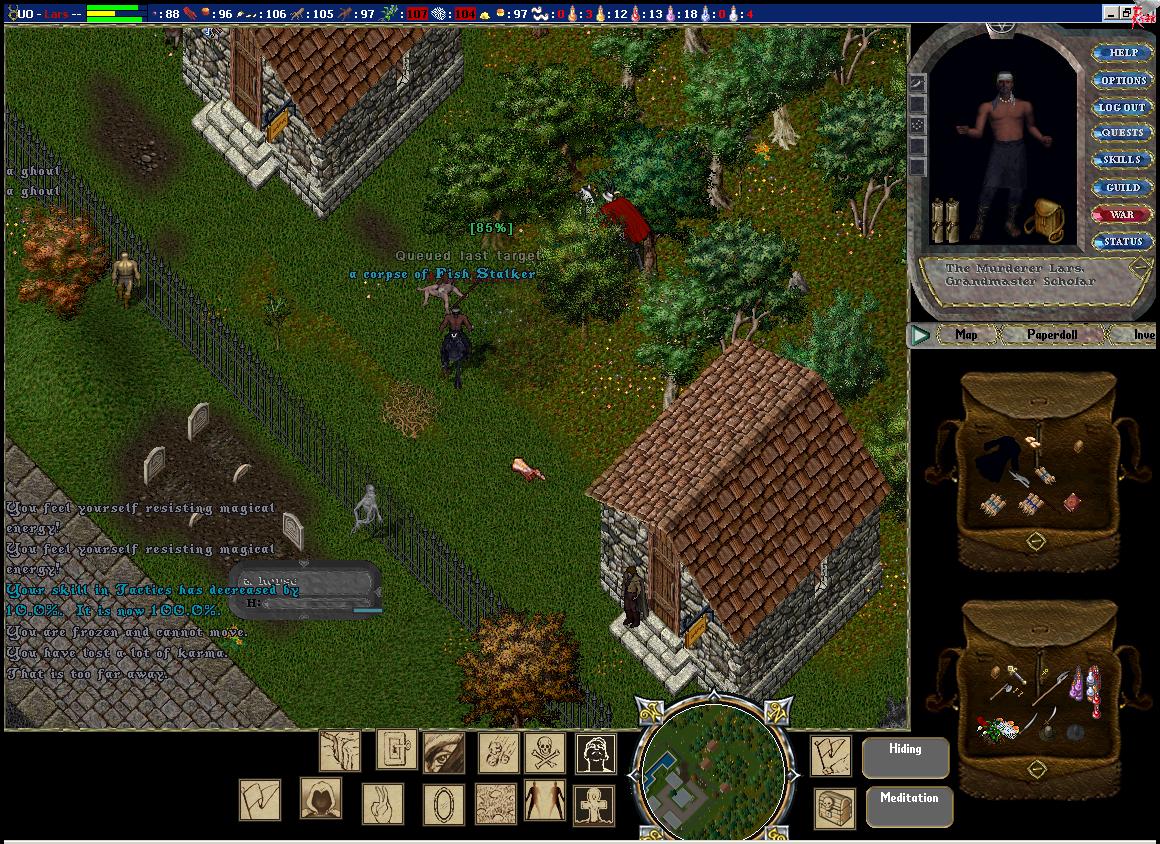Click the circular radar minimap

(711, 768)
